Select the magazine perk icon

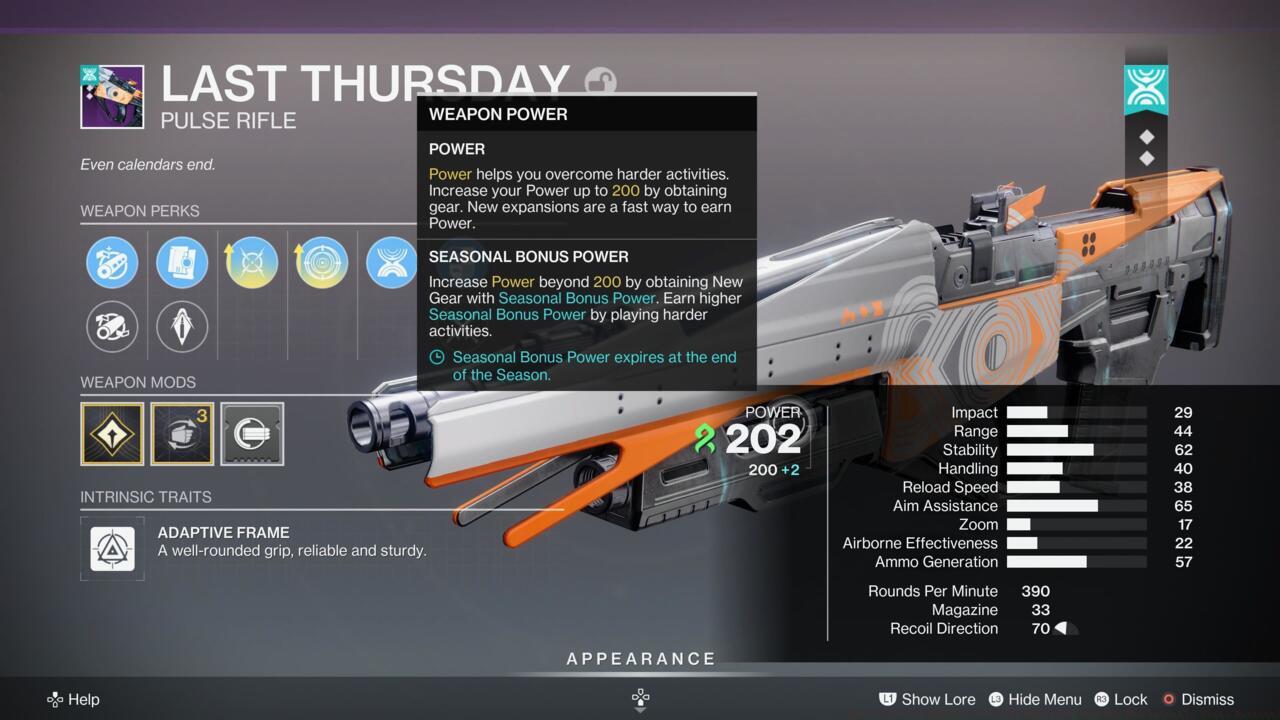pyautogui.click(x=182, y=262)
